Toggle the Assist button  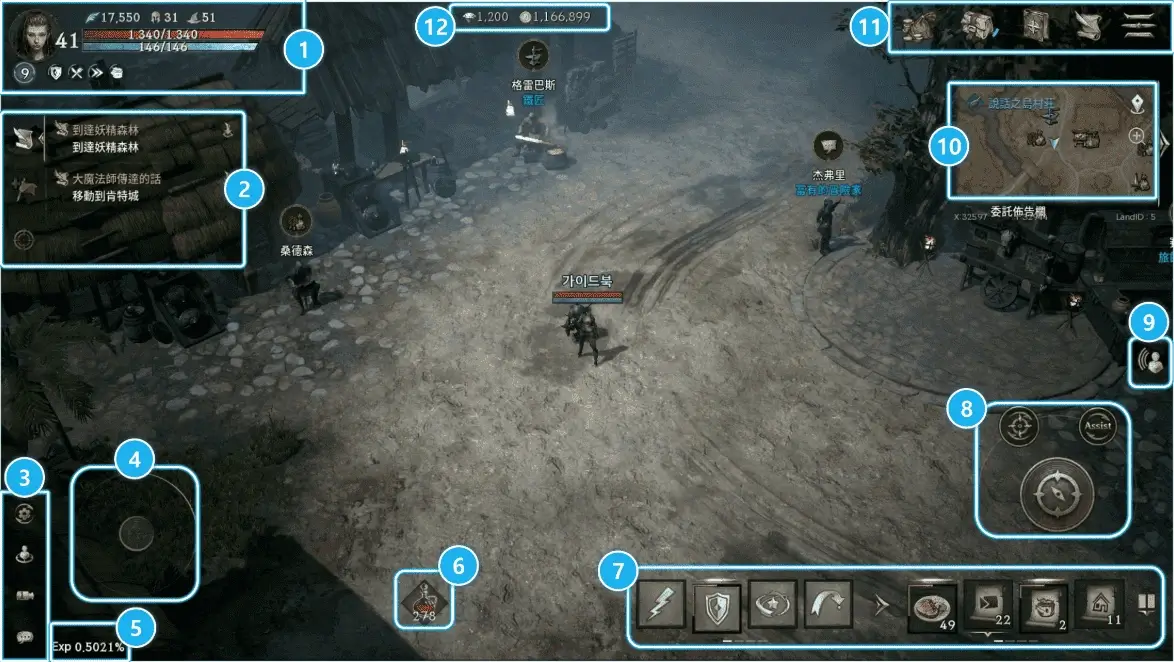click(1096, 427)
